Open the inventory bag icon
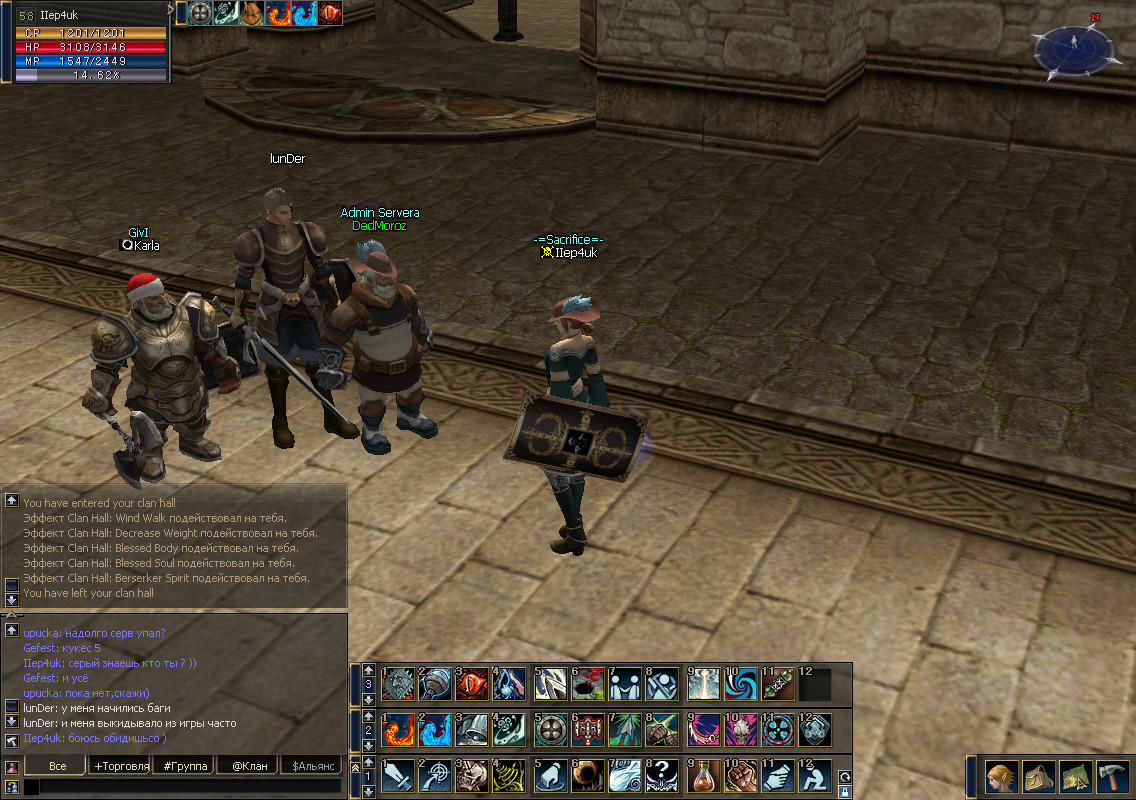Screen dimensions: 1136x800 [x=1039, y=775]
